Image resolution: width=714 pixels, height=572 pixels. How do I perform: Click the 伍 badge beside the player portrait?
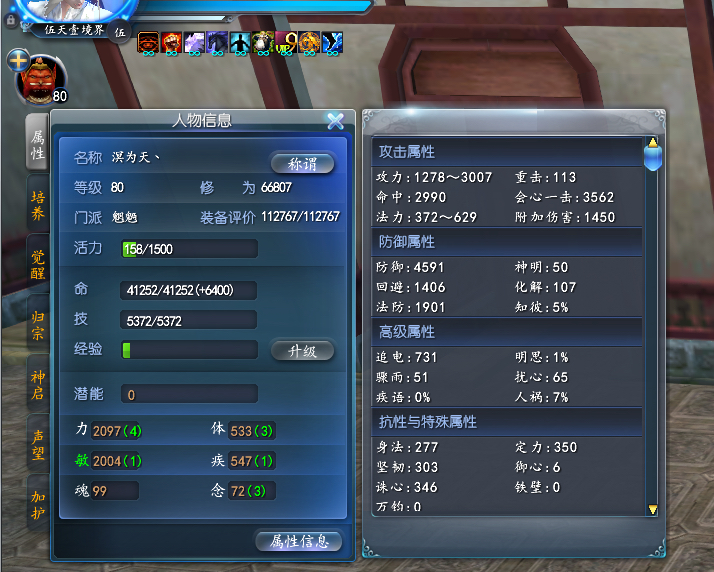(119, 32)
